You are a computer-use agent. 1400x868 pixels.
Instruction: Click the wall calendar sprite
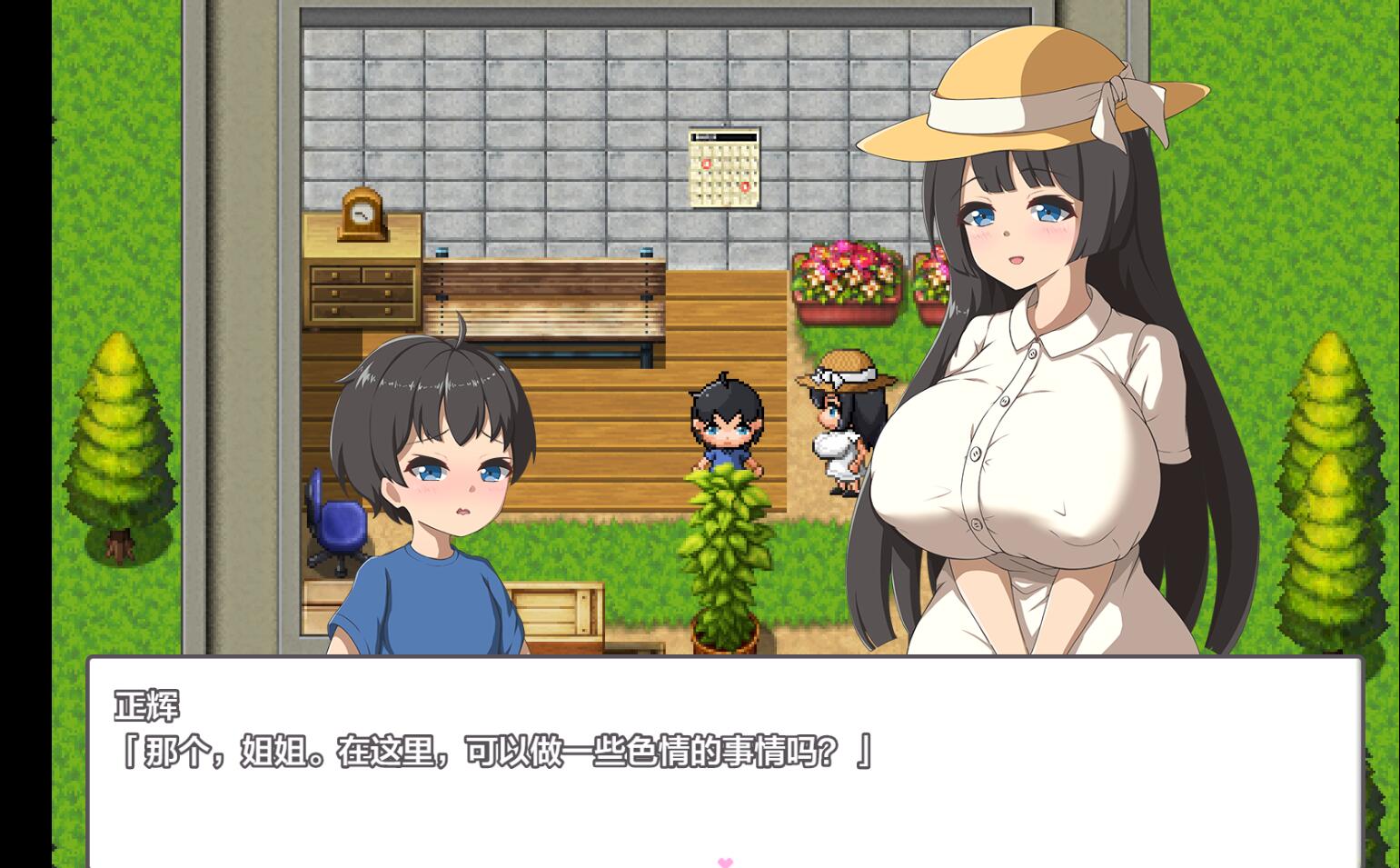(x=724, y=168)
